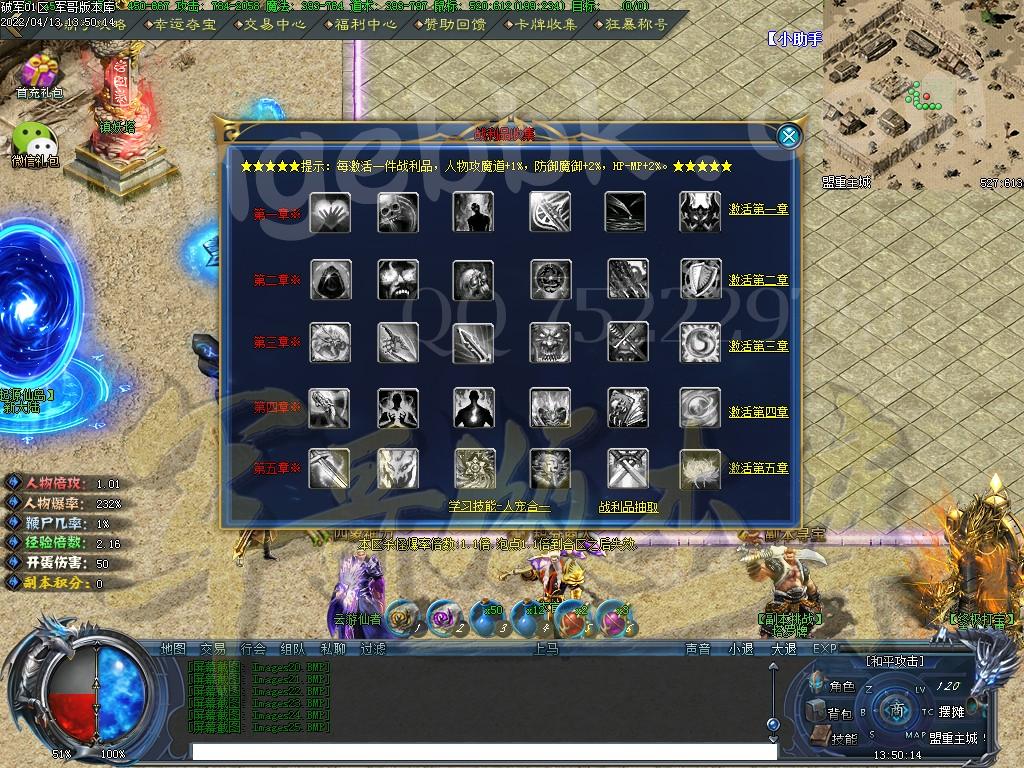Activate chapter three (激活第三章)

coord(758,346)
